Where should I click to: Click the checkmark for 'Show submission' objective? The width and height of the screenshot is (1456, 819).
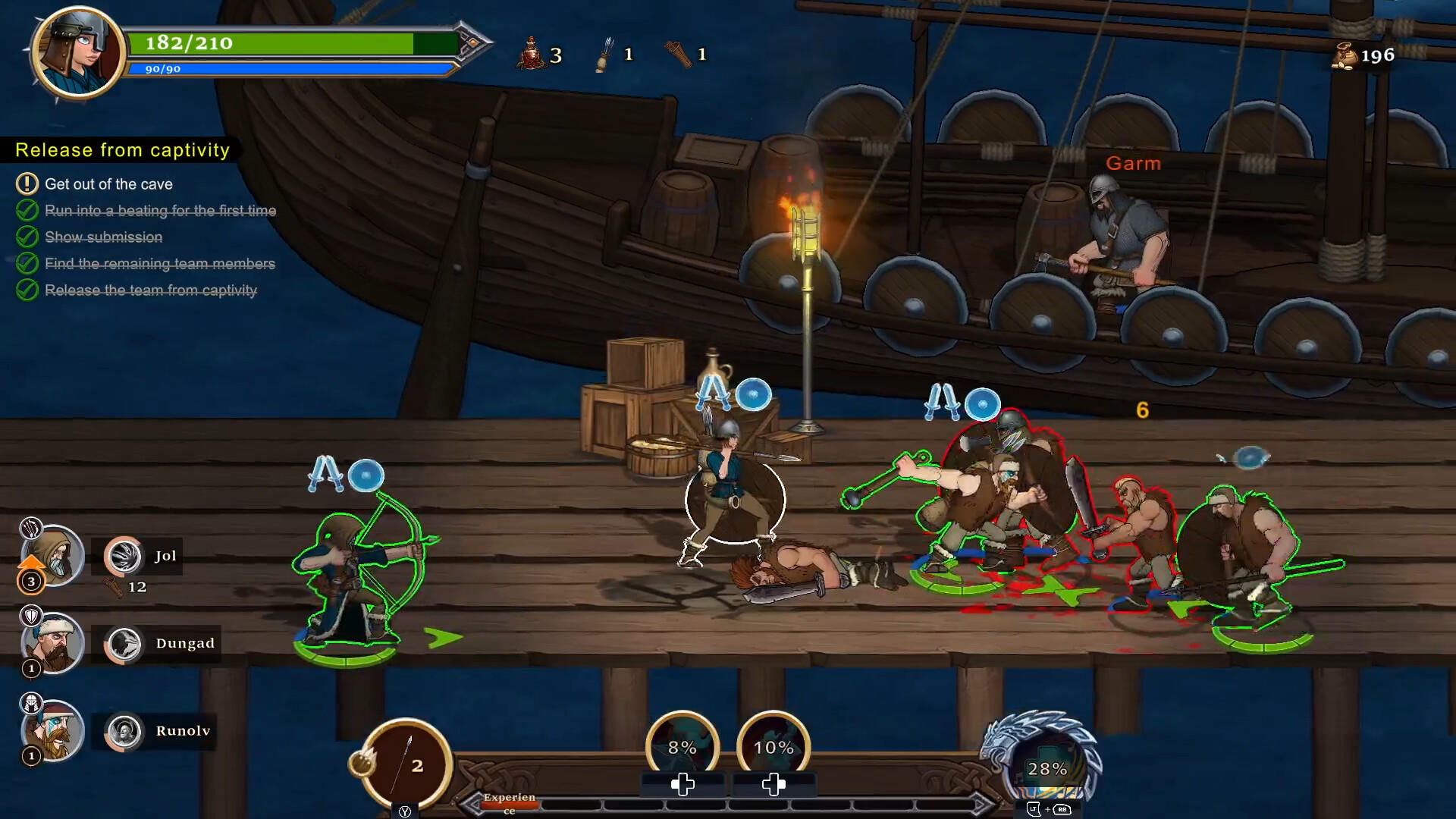click(x=28, y=237)
